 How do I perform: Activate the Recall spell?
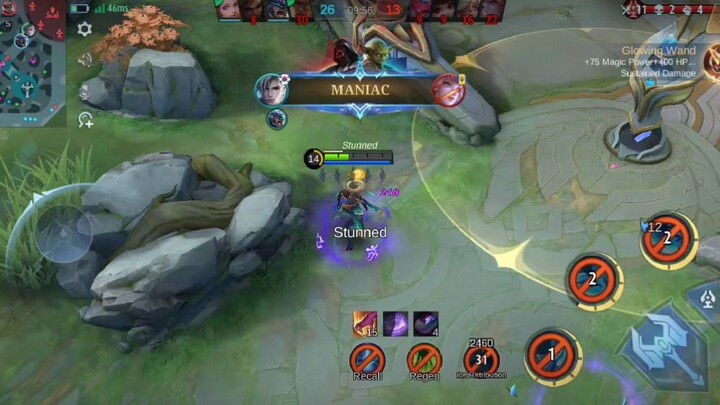(x=367, y=359)
